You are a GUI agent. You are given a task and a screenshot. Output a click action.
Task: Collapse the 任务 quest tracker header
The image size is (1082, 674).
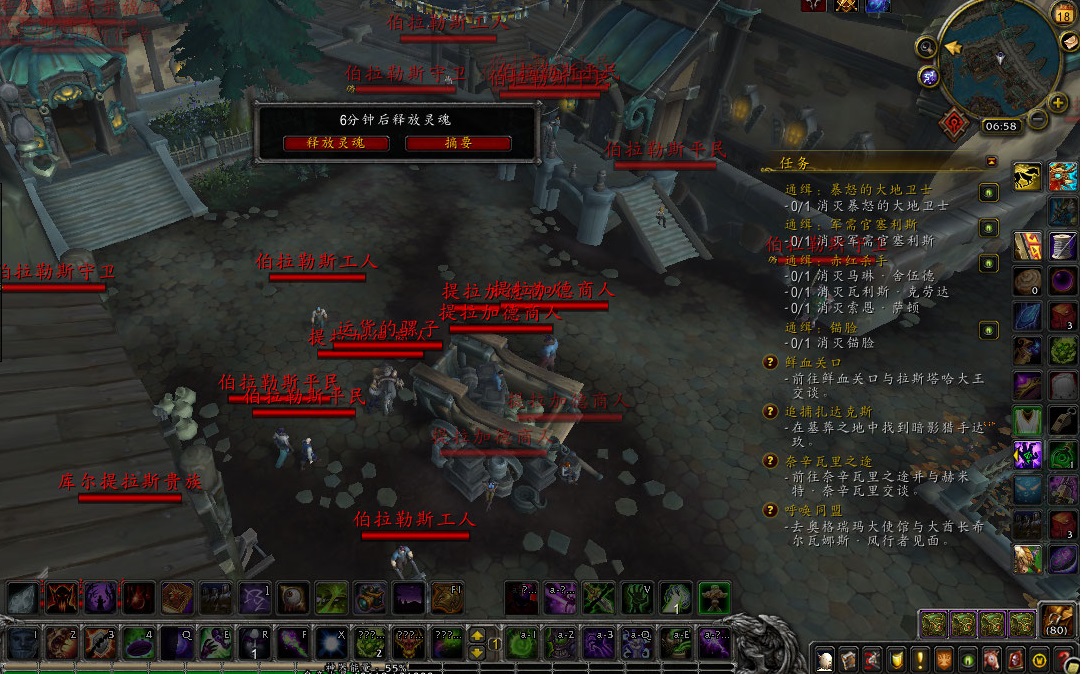(991, 161)
